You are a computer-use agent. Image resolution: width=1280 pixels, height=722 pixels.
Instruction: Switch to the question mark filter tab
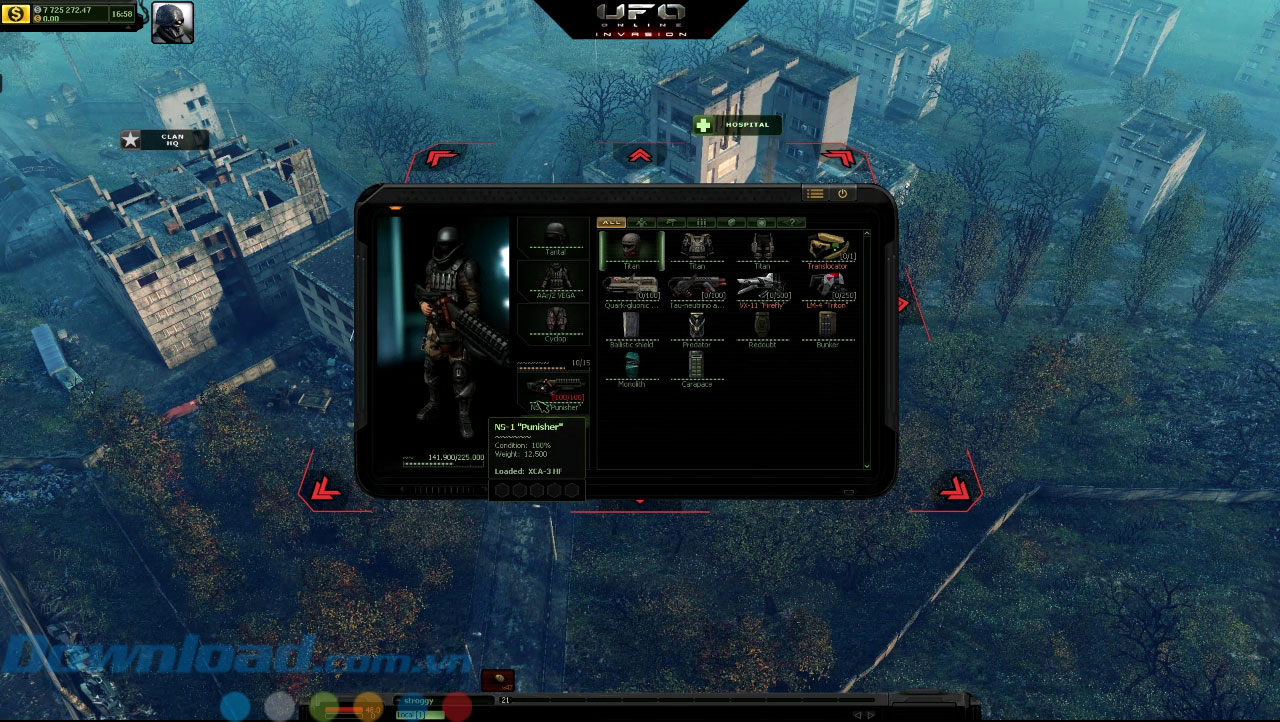point(791,222)
